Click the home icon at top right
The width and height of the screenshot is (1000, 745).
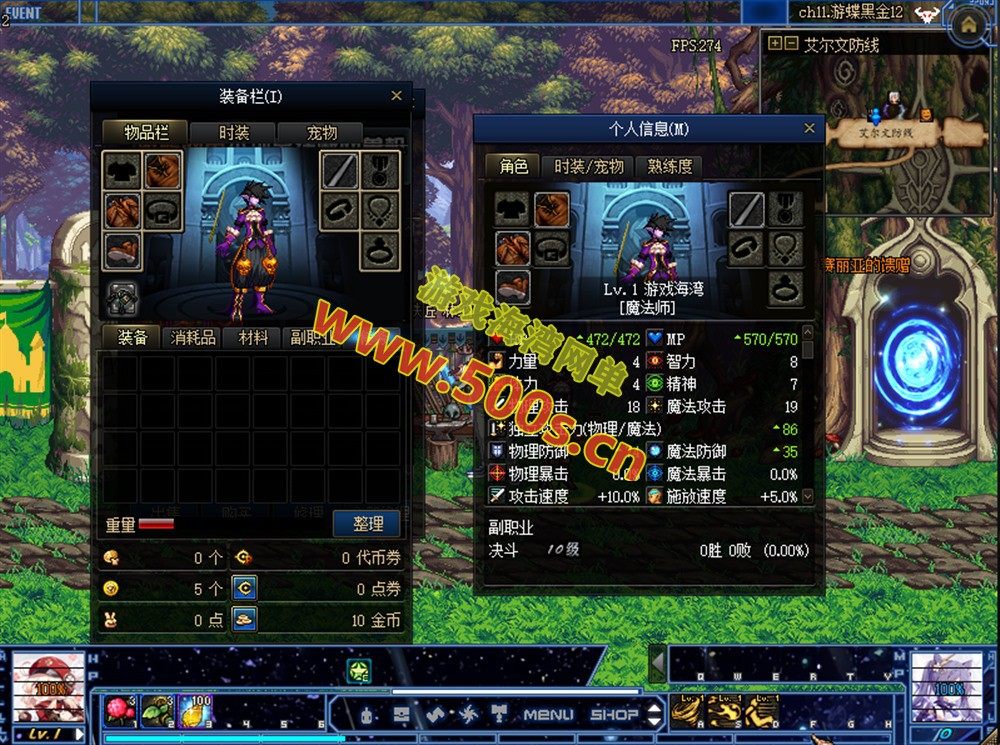click(968, 27)
